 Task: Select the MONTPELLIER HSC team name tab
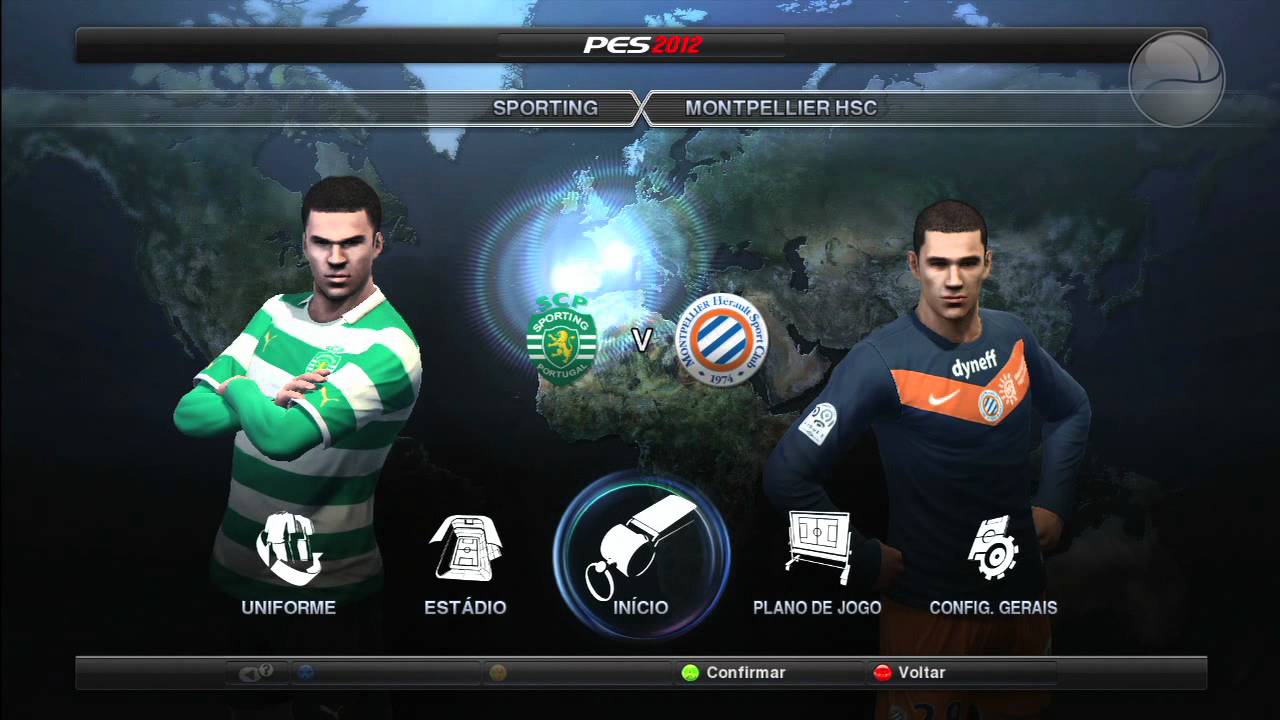(x=781, y=108)
